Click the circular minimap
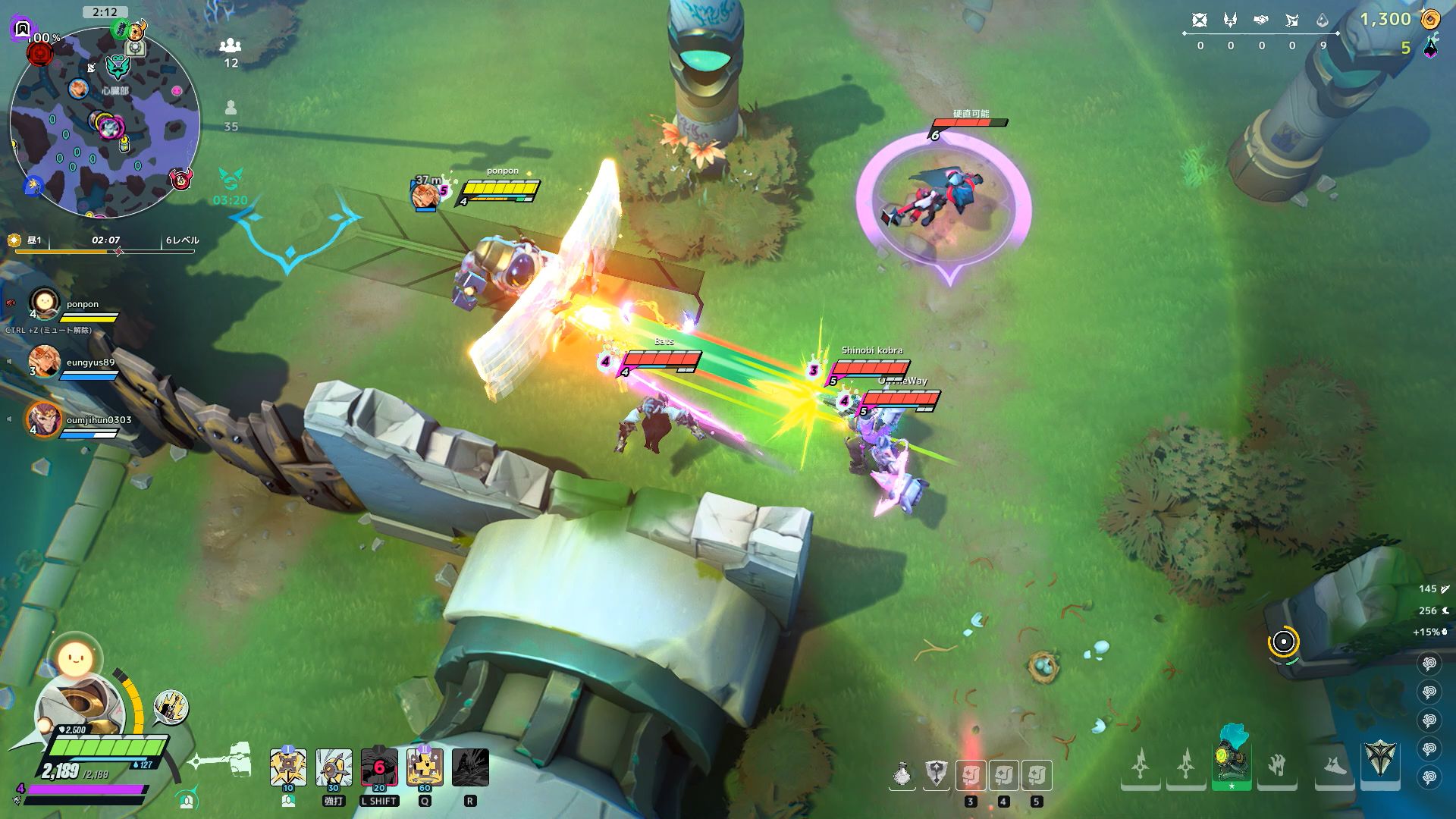1456x819 pixels. (x=105, y=121)
